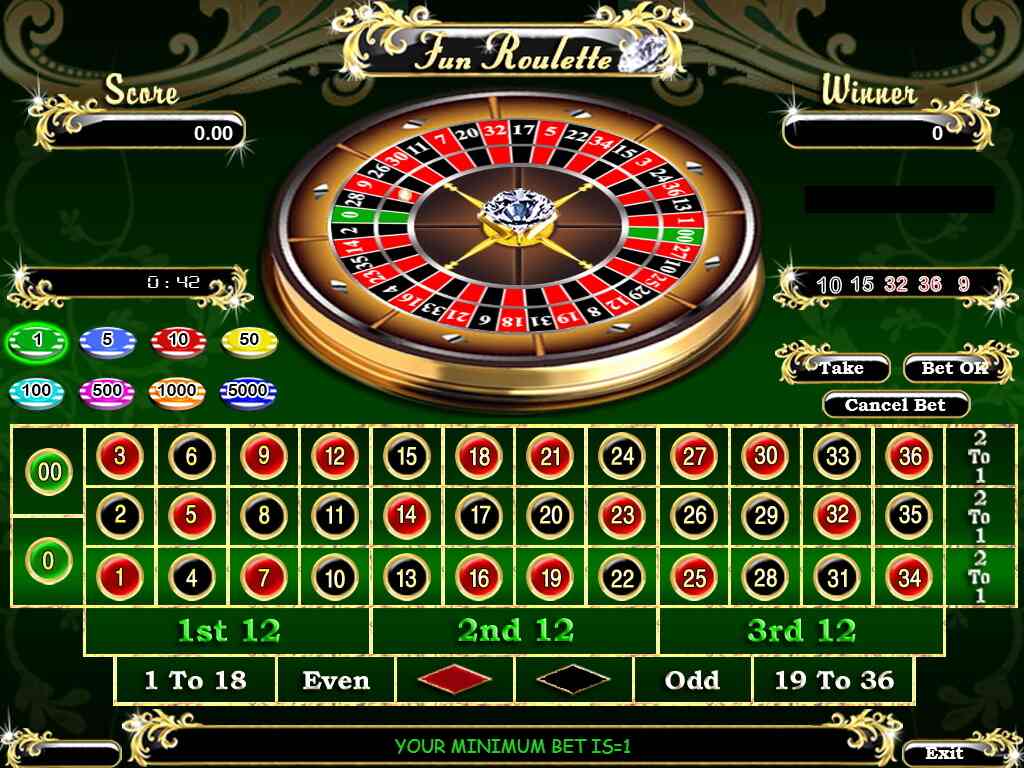Exit the roulette game
The image size is (1024, 768).
pyautogui.click(x=945, y=753)
